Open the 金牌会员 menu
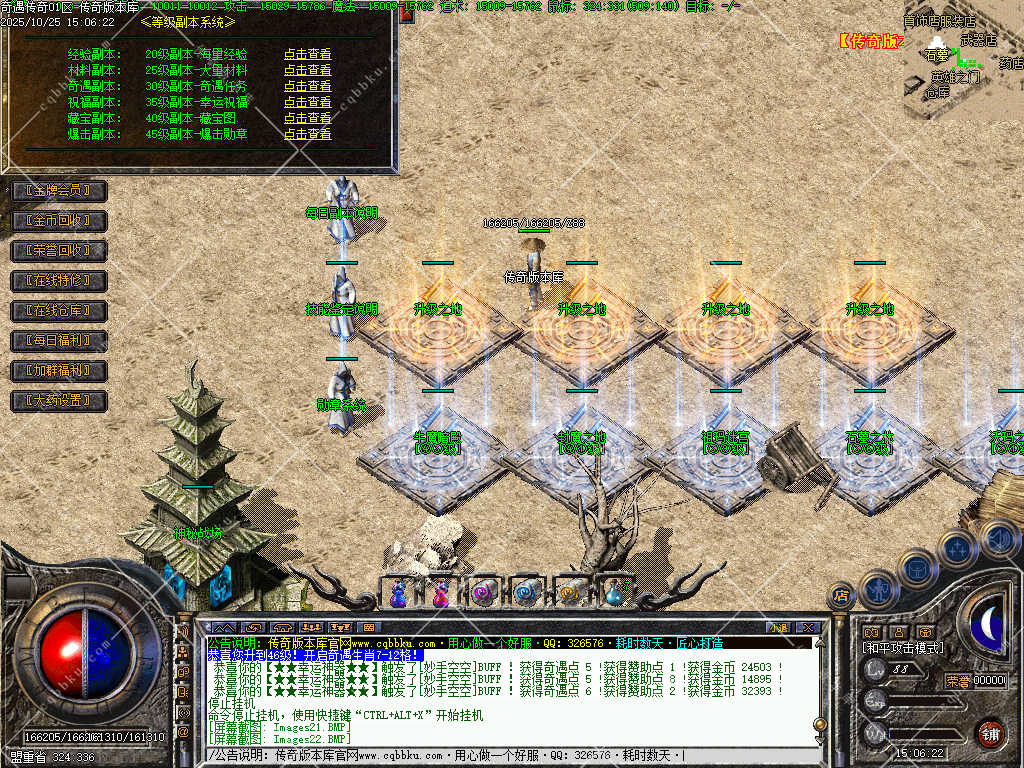Screen dimensions: 1024x768 (x=58, y=190)
